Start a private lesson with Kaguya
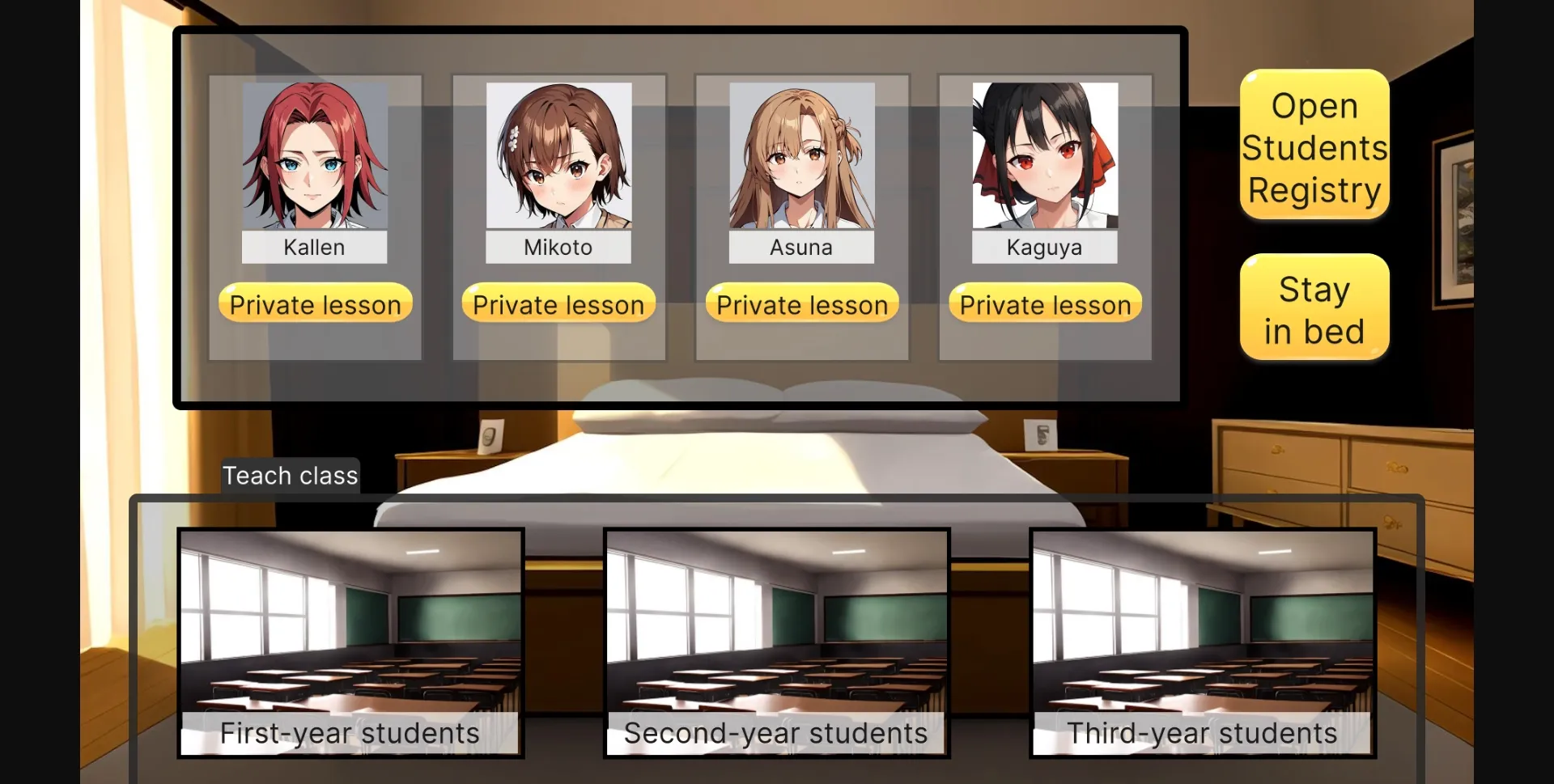This screenshot has width=1554, height=784. point(1044,303)
